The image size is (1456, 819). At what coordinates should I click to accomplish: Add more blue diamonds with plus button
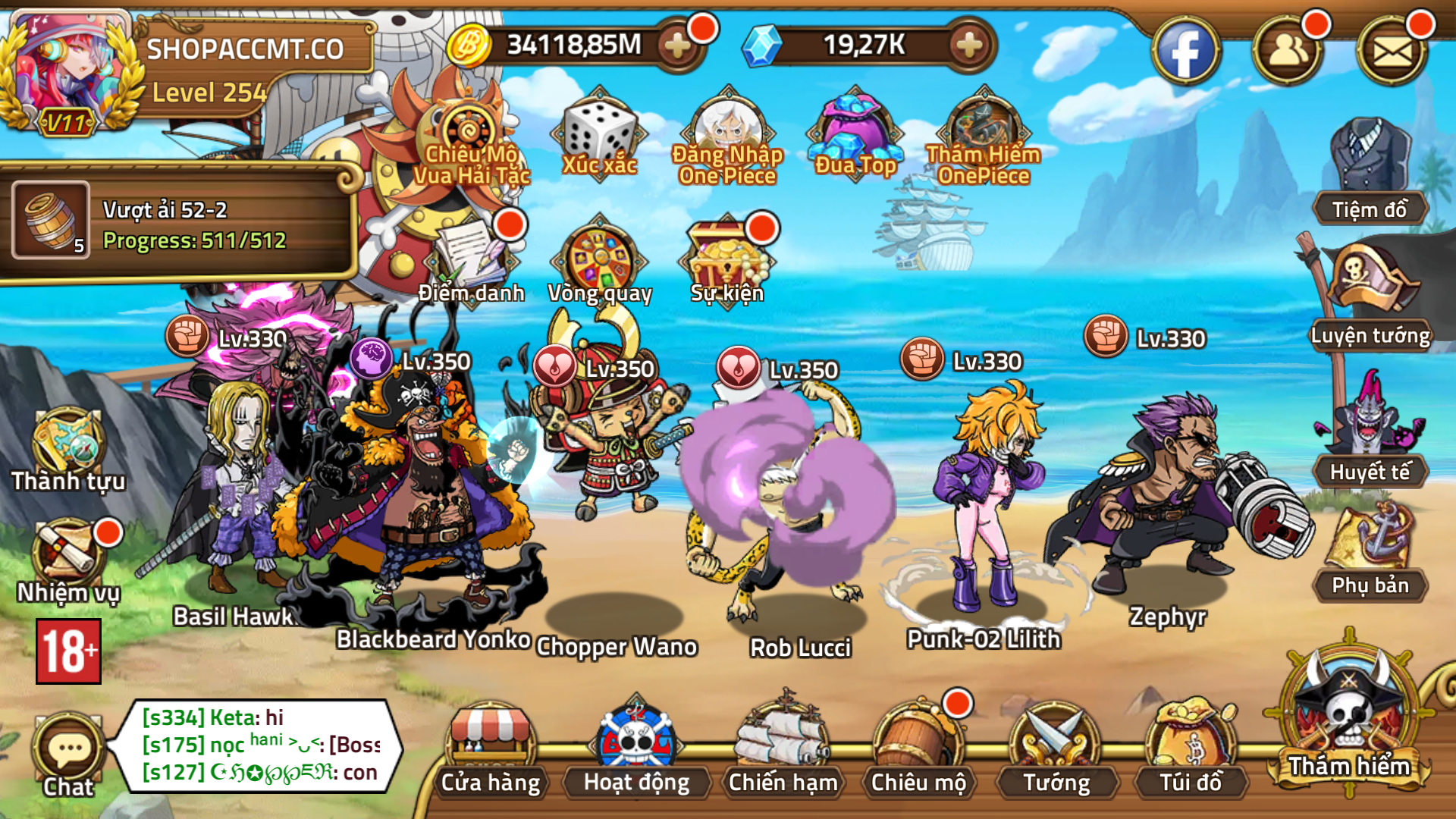[969, 46]
